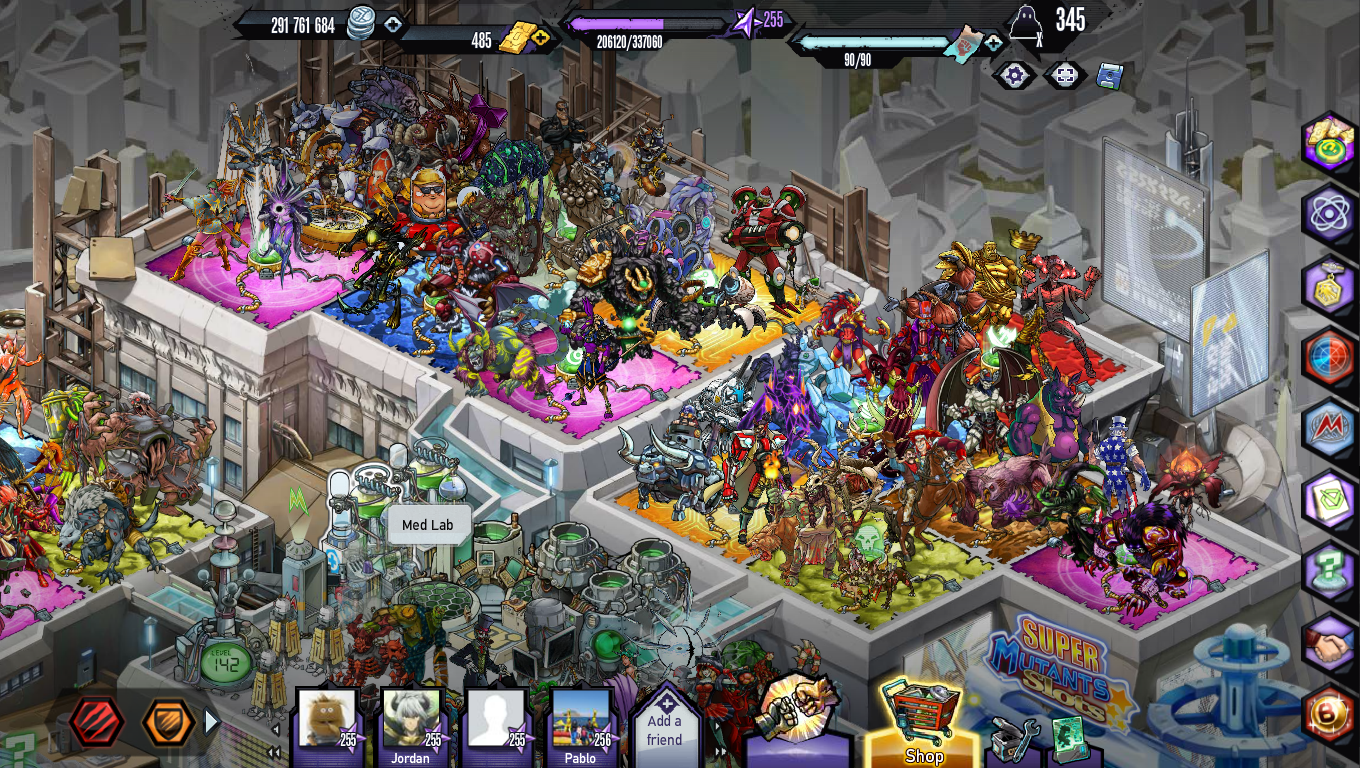Open the green cube crafting icon
1360x768 pixels.
click(x=1329, y=500)
